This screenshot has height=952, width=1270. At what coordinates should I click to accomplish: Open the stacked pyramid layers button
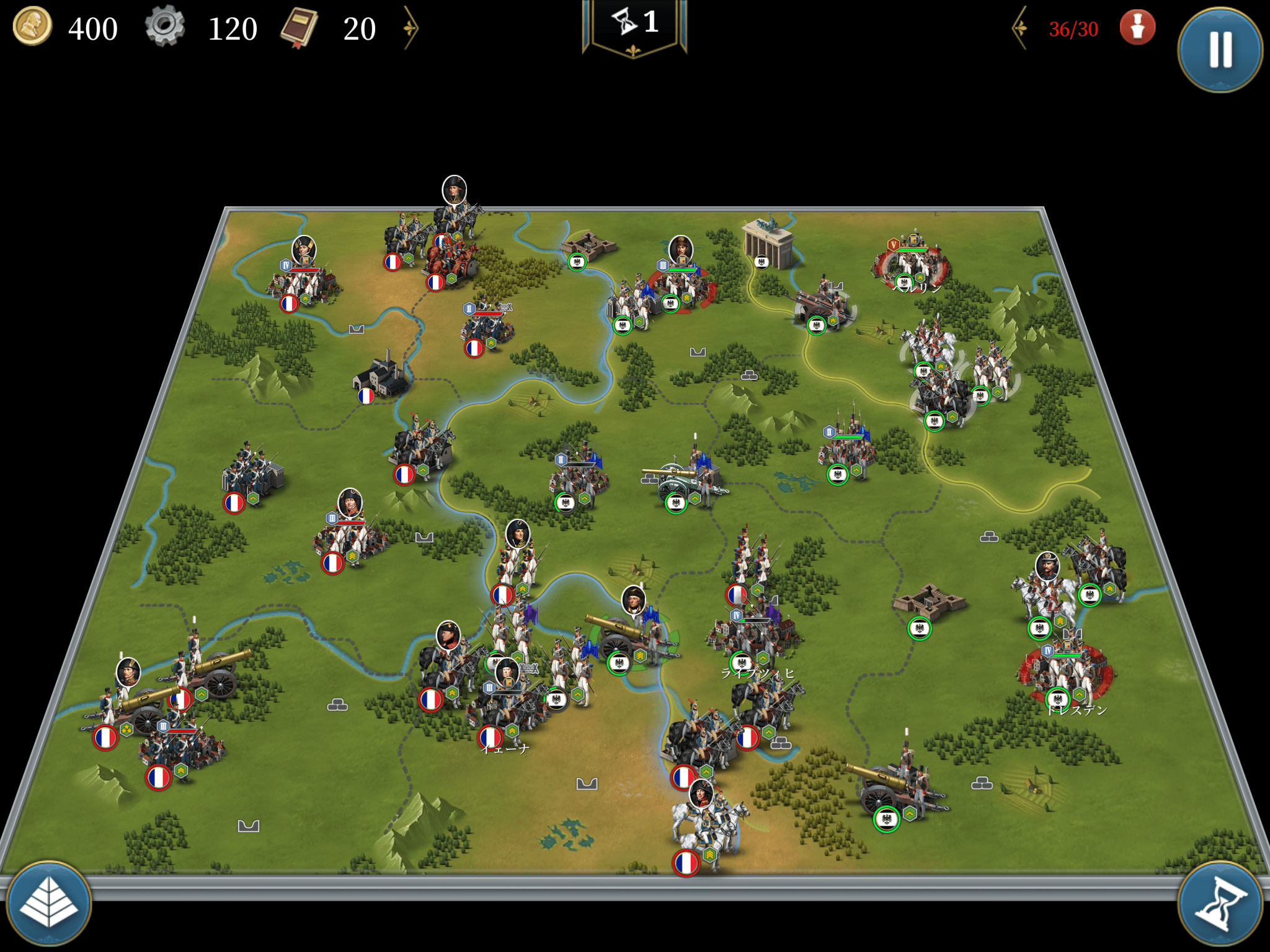coord(49,904)
